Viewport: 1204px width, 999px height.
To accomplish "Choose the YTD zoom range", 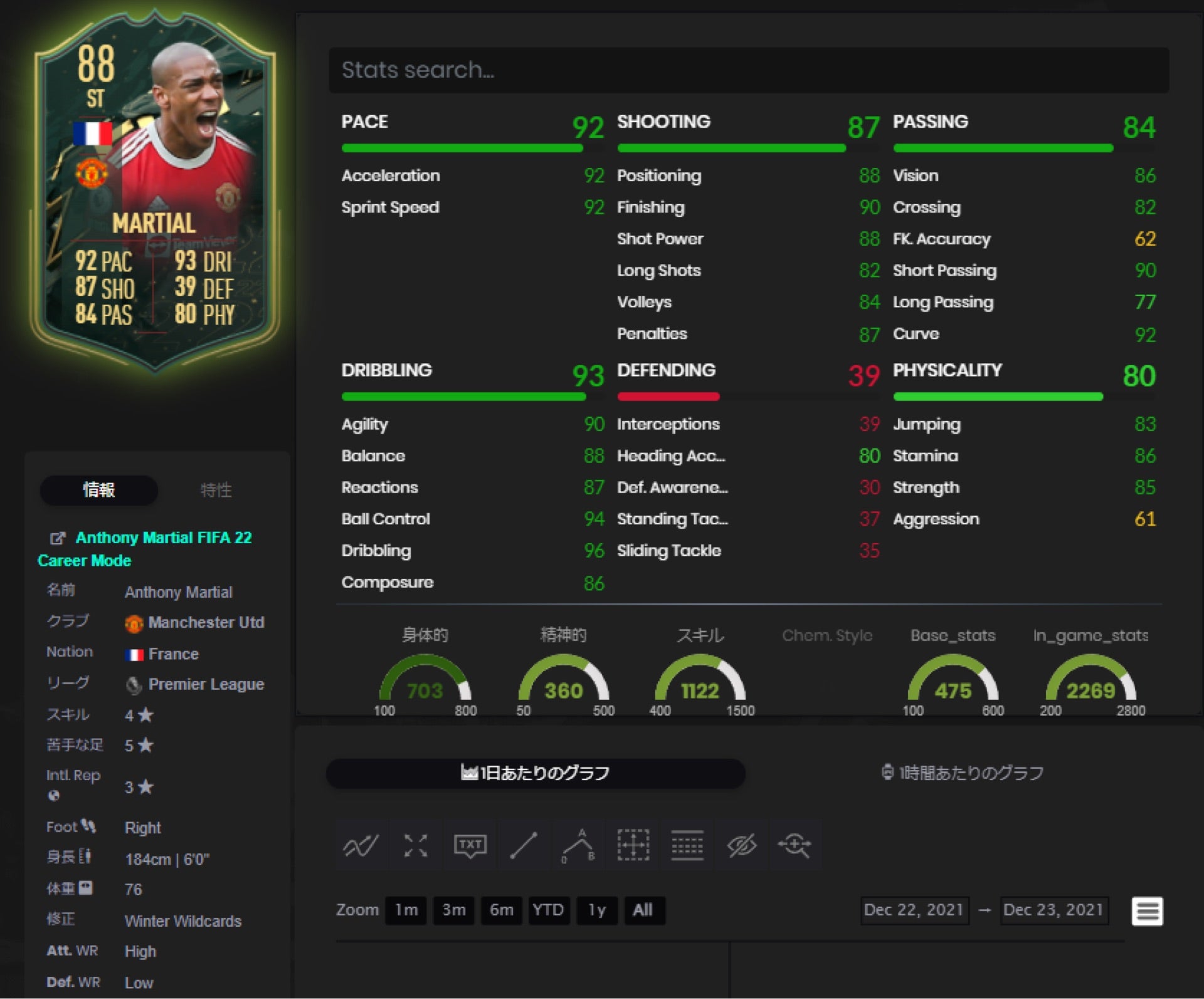I will [548, 910].
